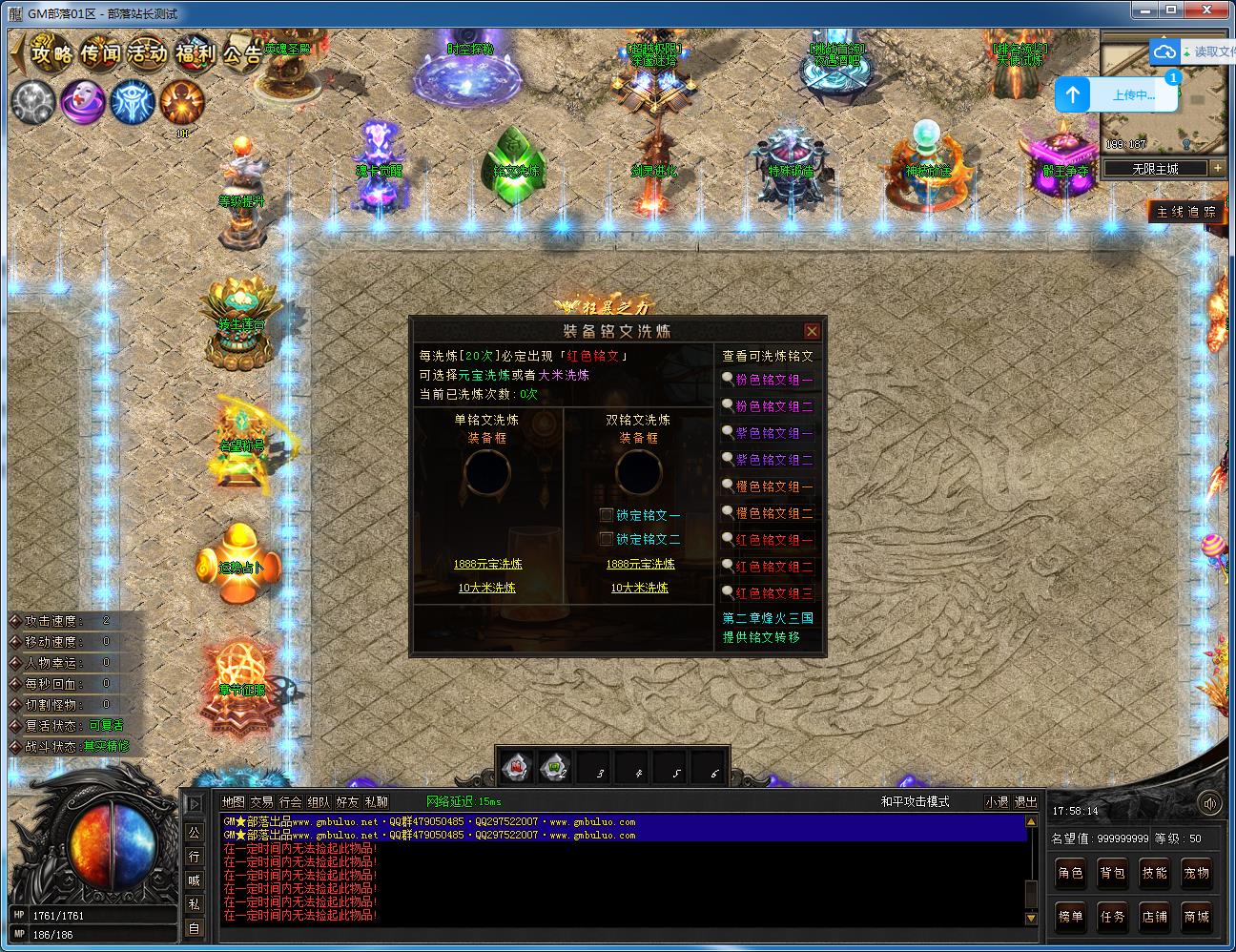Switch to the 行会 guild tab
The width and height of the screenshot is (1236, 952).
[x=291, y=802]
